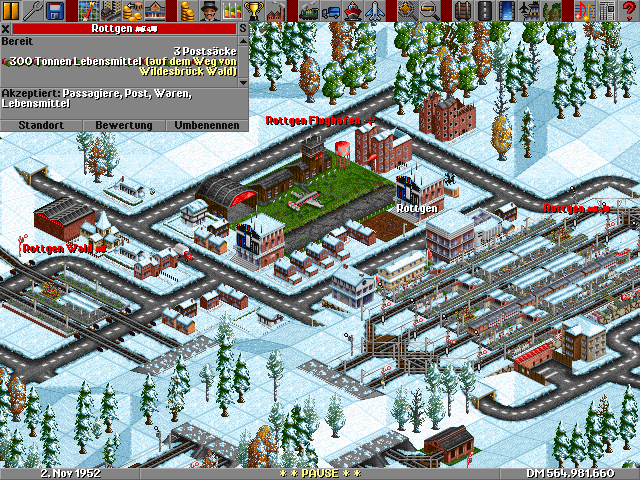The width and height of the screenshot is (640, 480).
Task: Open the Bewertung ratings view
Action: [123, 125]
